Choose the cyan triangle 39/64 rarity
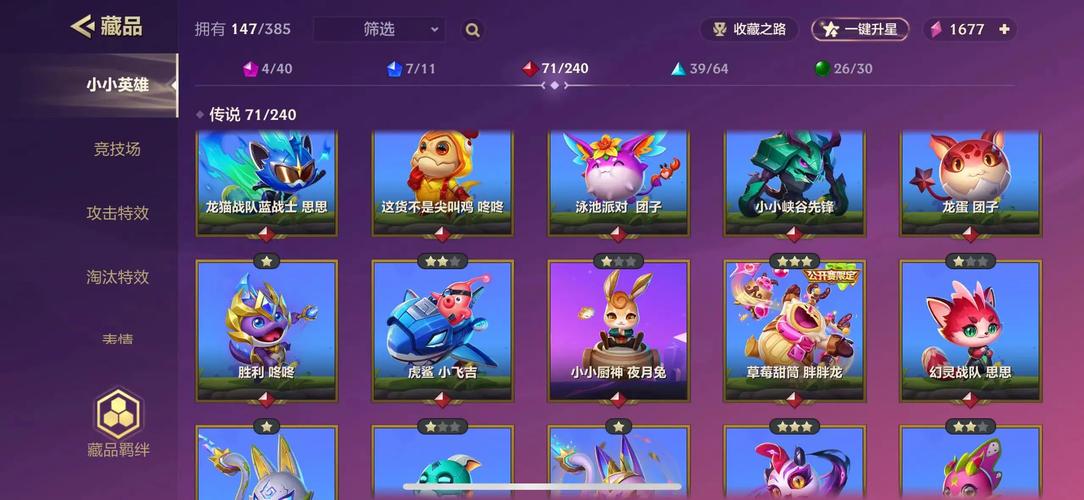The width and height of the screenshot is (1084, 500). click(x=699, y=69)
